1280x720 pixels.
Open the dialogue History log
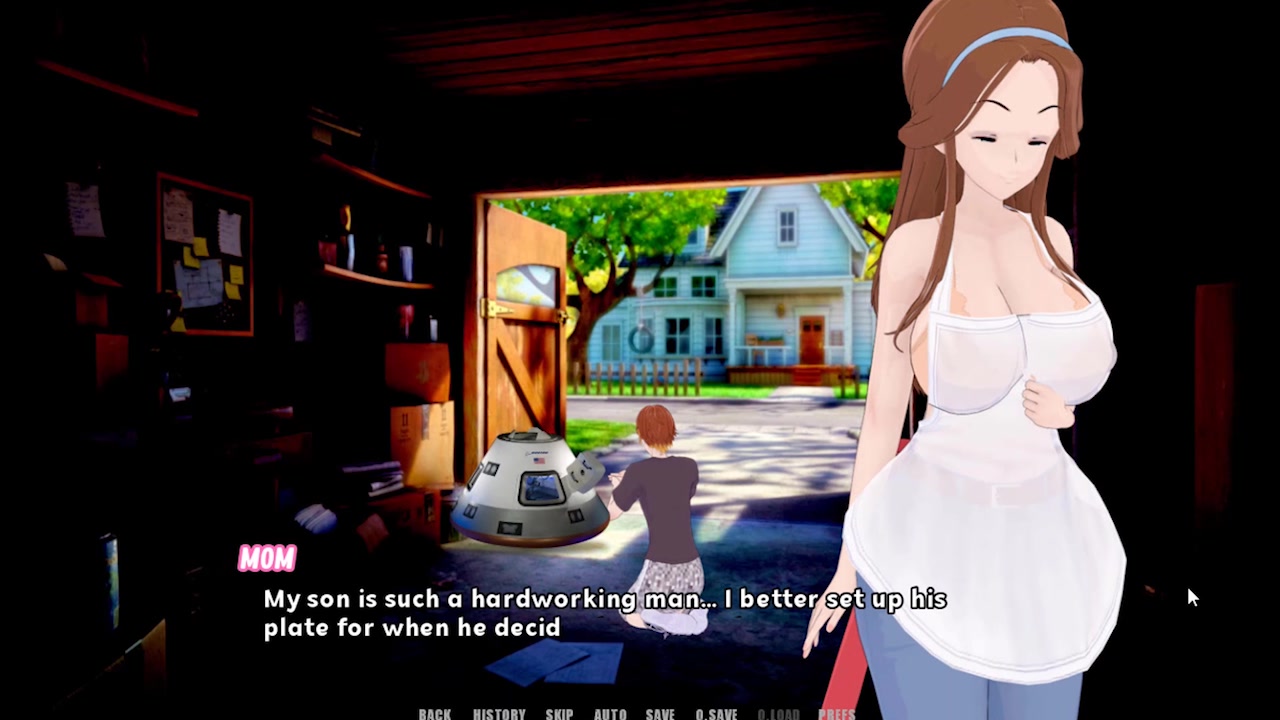499,714
